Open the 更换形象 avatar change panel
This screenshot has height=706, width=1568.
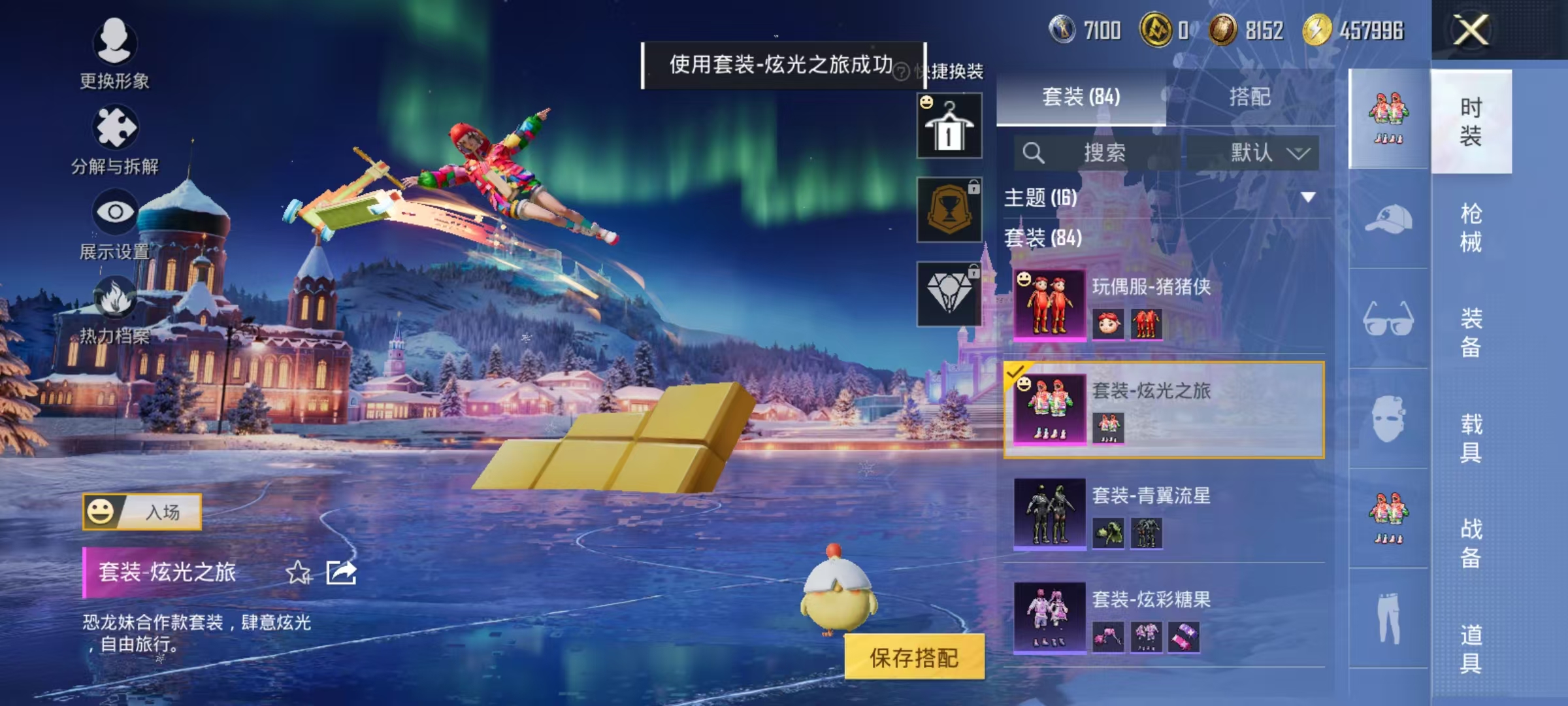coord(116,49)
